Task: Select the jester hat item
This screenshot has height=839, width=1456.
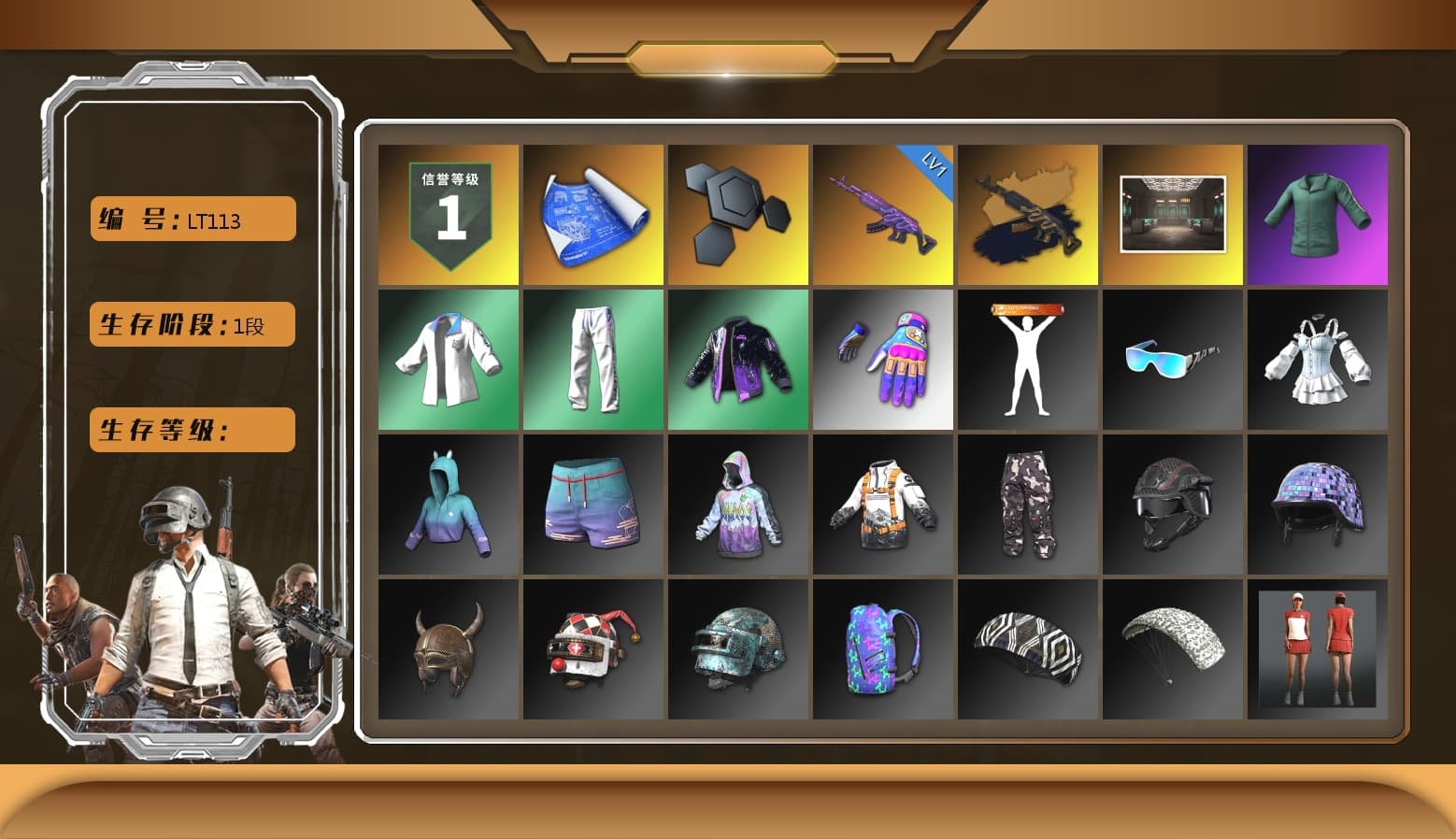Action: tap(592, 649)
